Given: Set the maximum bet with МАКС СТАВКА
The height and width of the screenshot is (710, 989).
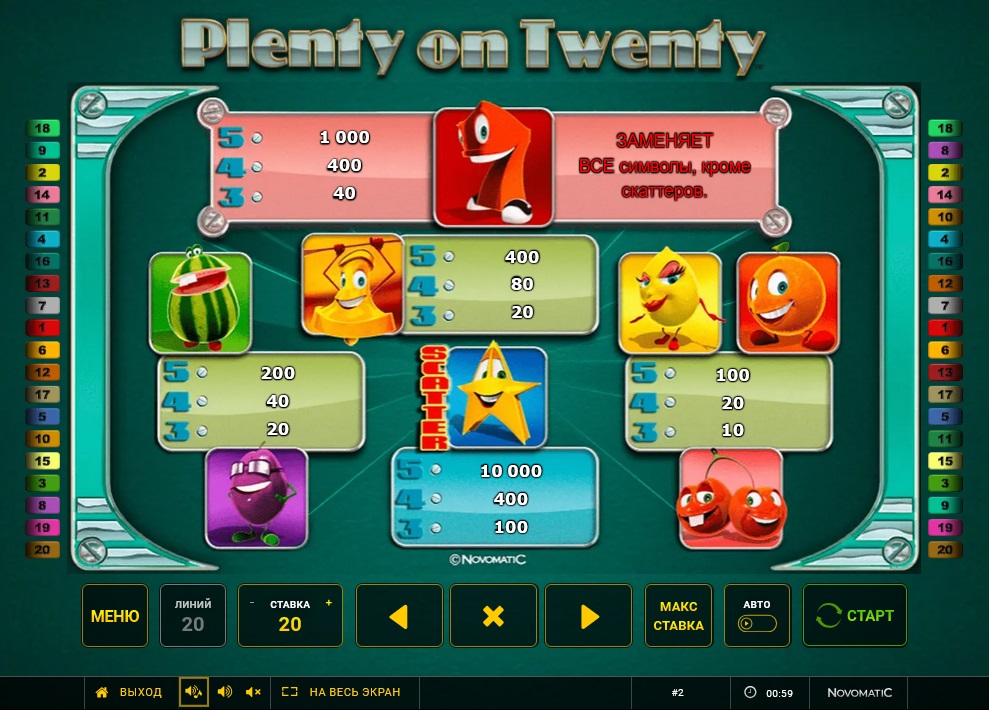Looking at the screenshot, I should click(678, 616).
